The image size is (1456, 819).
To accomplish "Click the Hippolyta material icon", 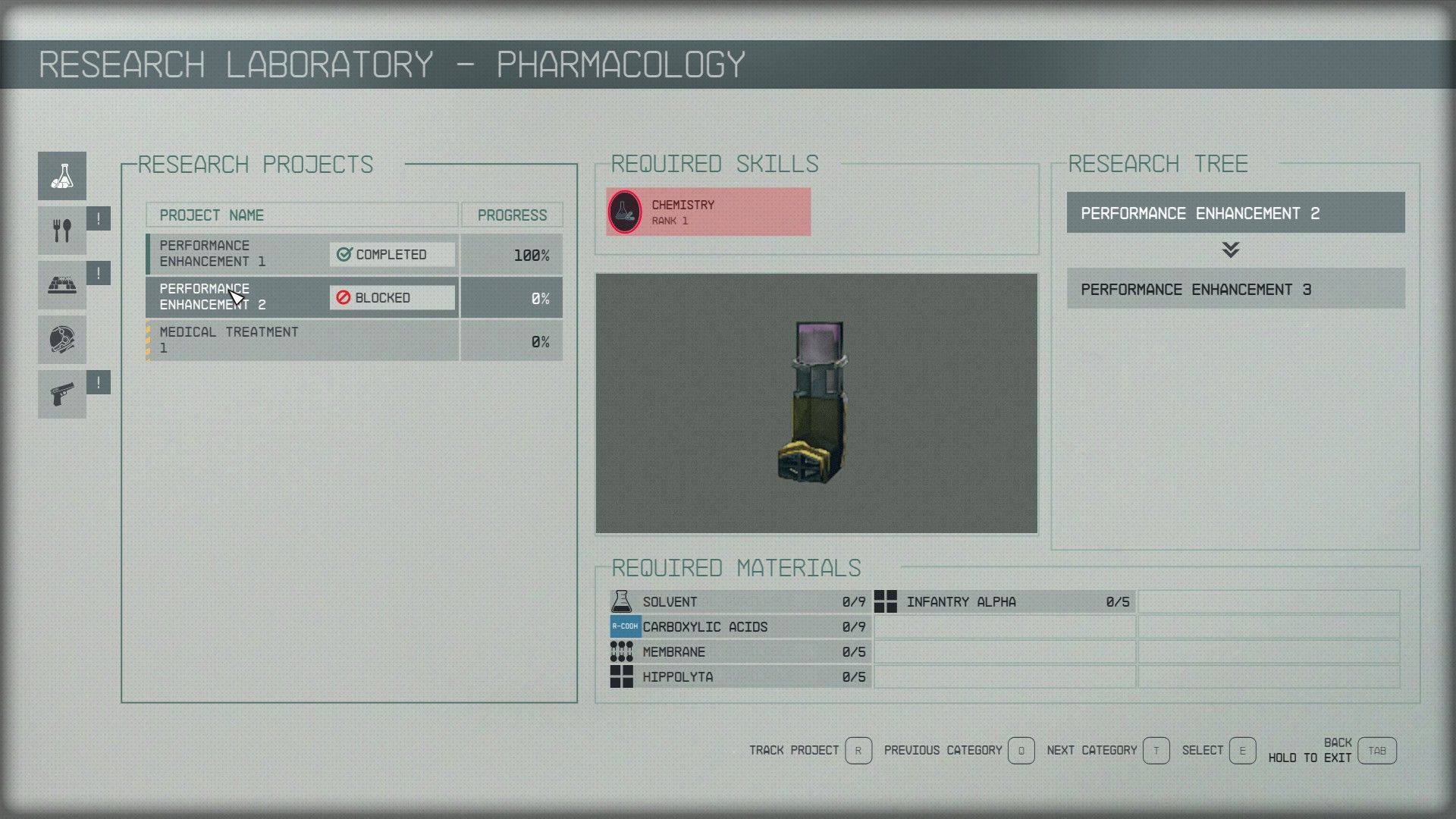I will click(620, 676).
